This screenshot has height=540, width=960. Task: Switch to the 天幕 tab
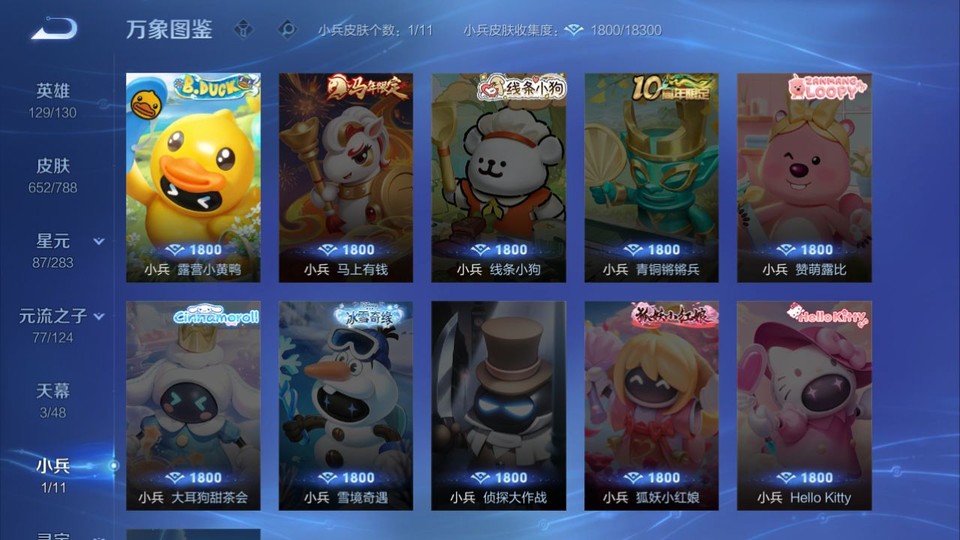[53, 398]
